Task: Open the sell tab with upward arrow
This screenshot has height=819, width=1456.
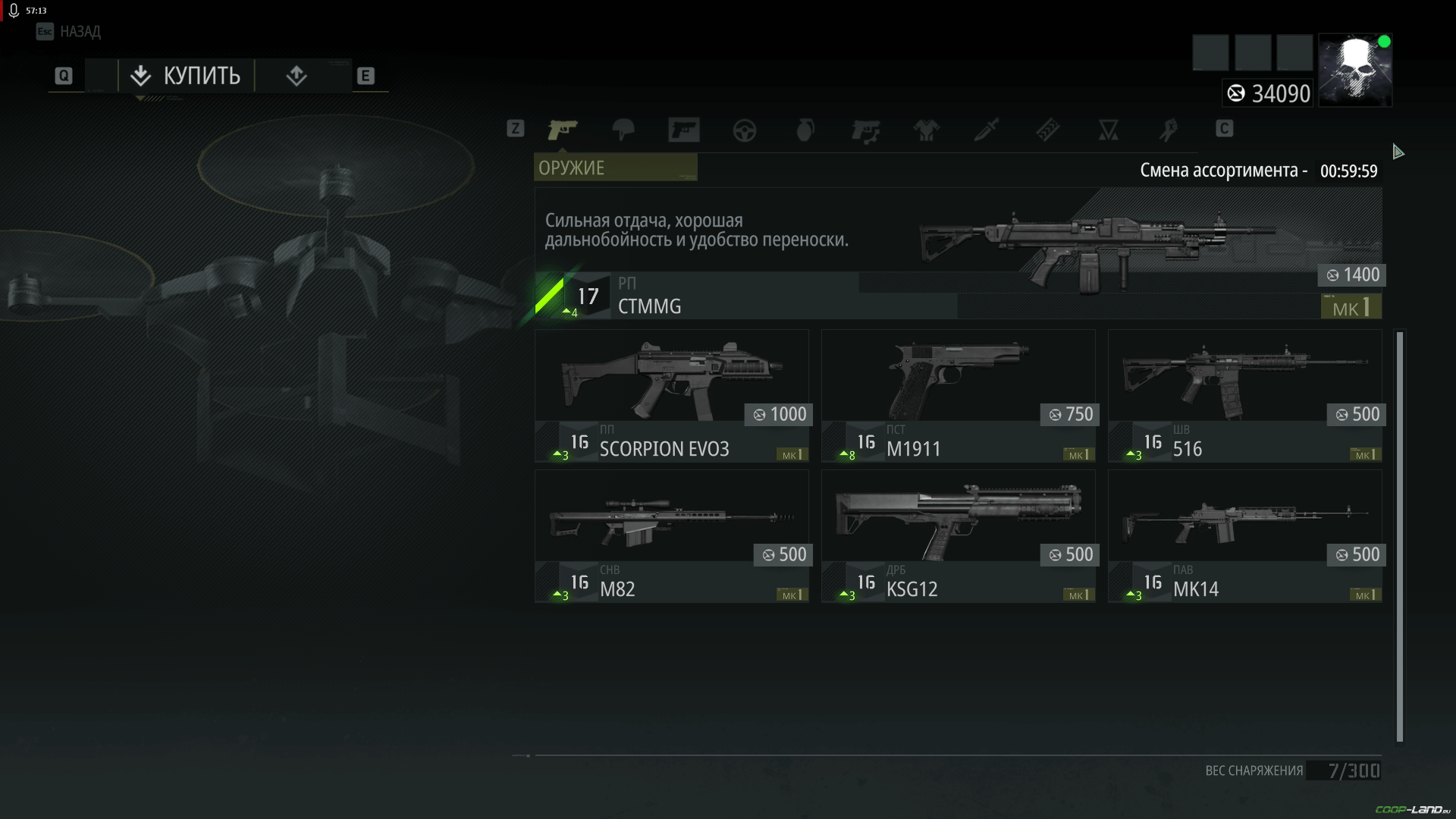Action: pyautogui.click(x=297, y=76)
